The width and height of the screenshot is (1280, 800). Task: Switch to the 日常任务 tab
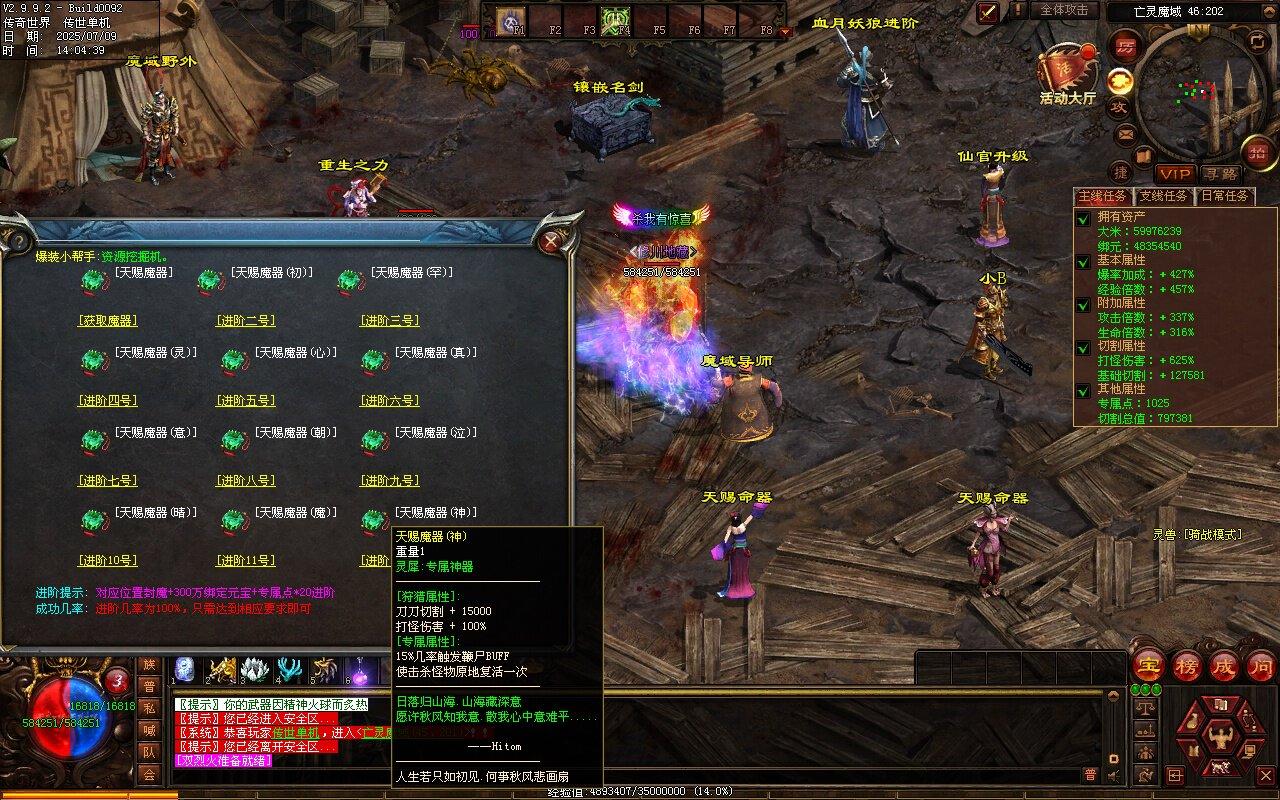point(1225,196)
